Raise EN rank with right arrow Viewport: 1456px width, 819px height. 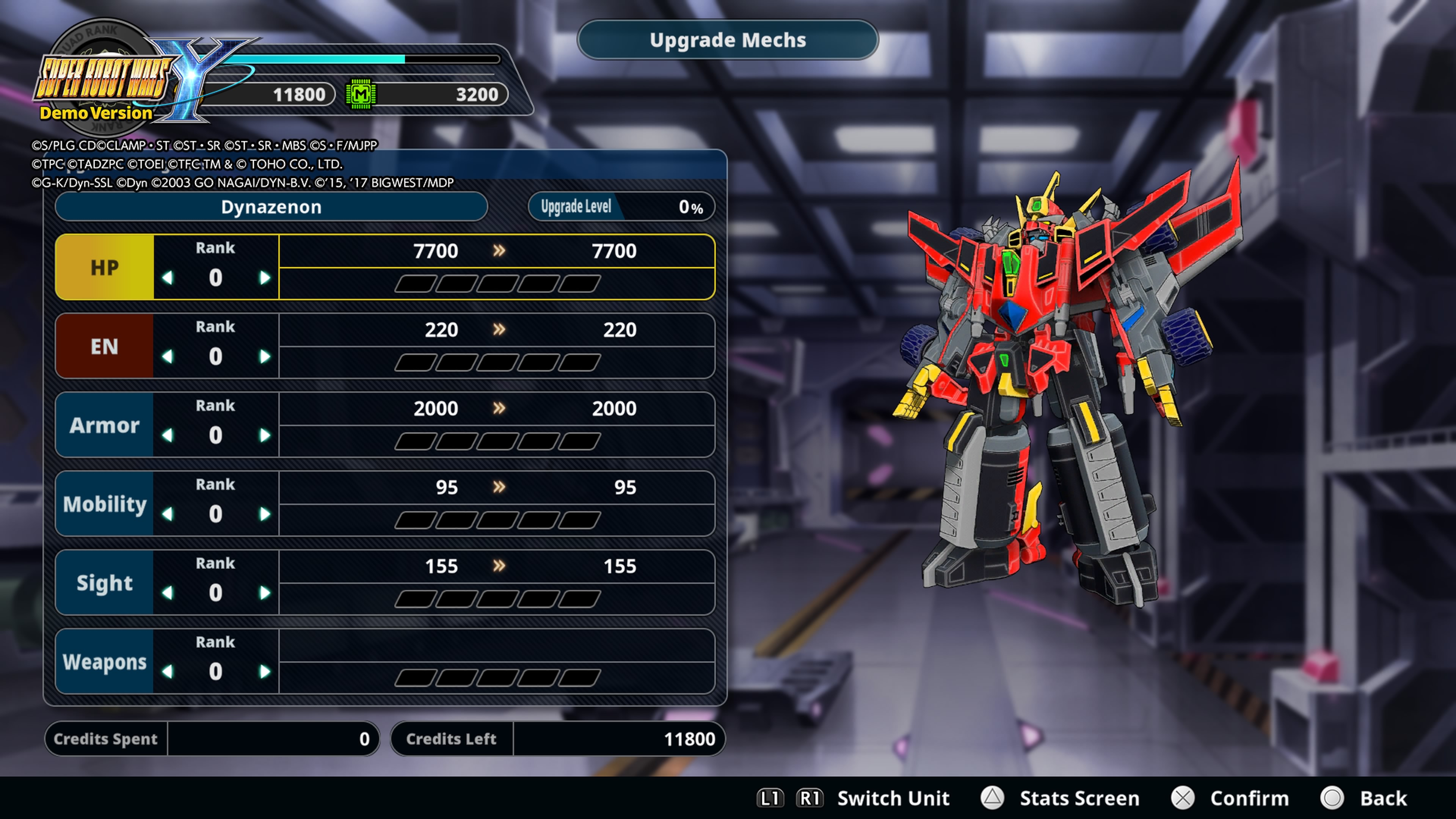point(265,357)
